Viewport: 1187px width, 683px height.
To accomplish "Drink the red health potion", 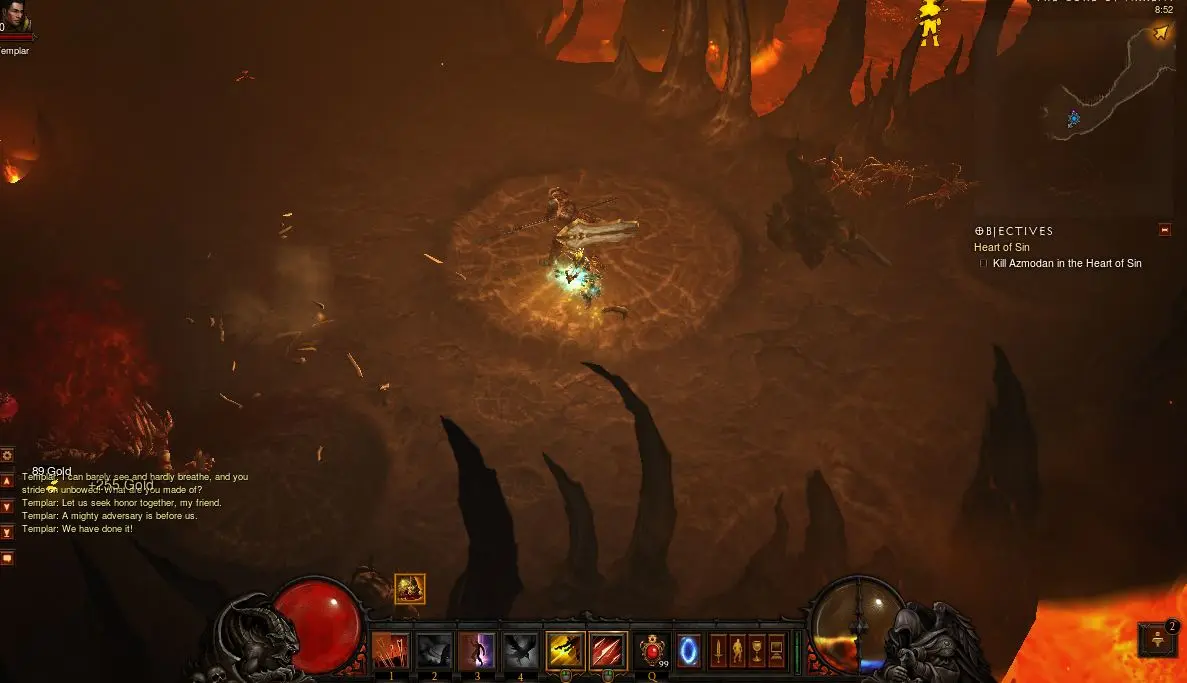I will [x=652, y=651].
